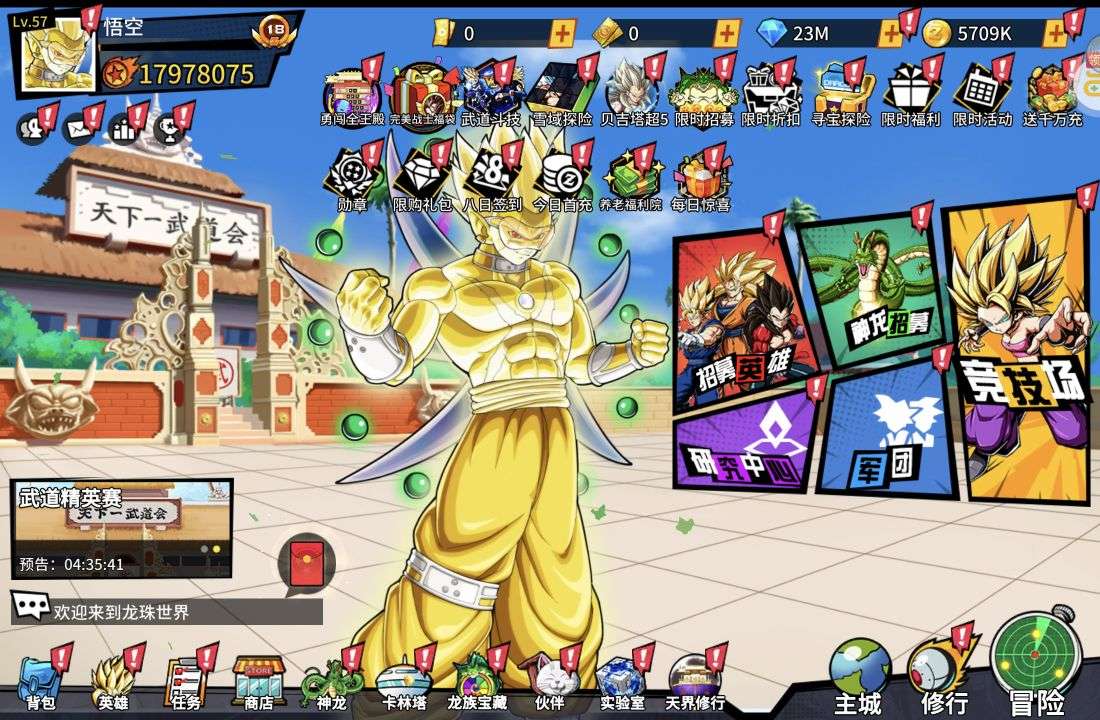This screenshot has height=720, width=1100.
Task: Open the 任务 quest list
Action: pyautogui.click(x=185, y=681)
